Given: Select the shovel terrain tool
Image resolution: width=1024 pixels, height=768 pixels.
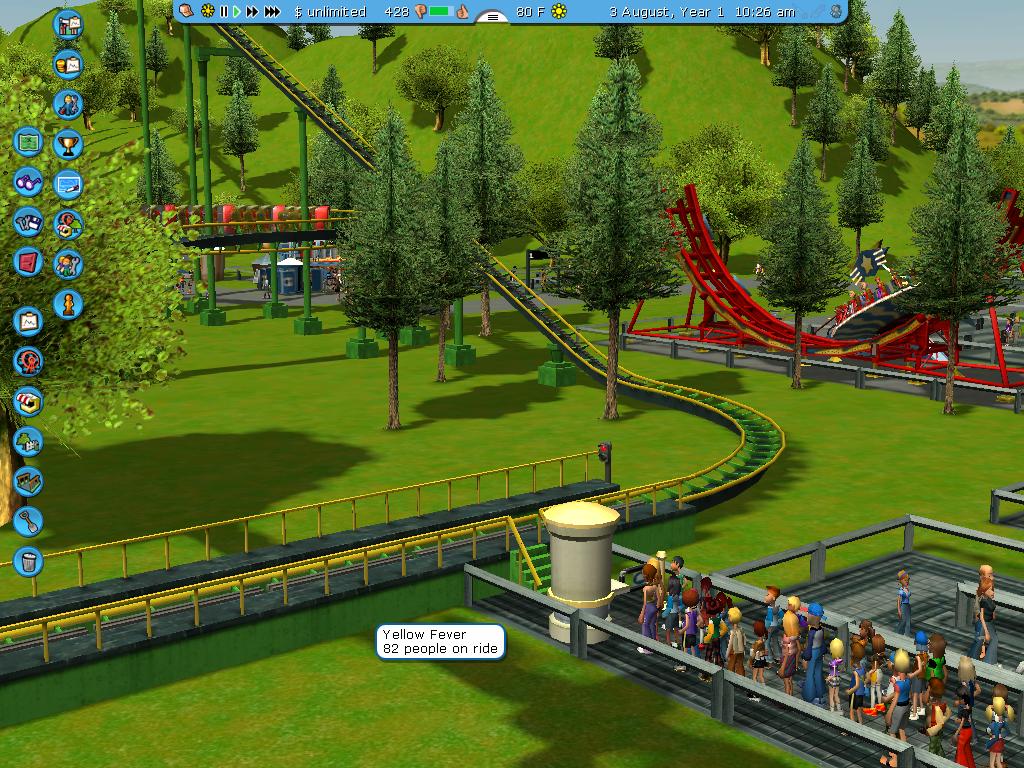Looking at the screenshot, I should (28, 520).
